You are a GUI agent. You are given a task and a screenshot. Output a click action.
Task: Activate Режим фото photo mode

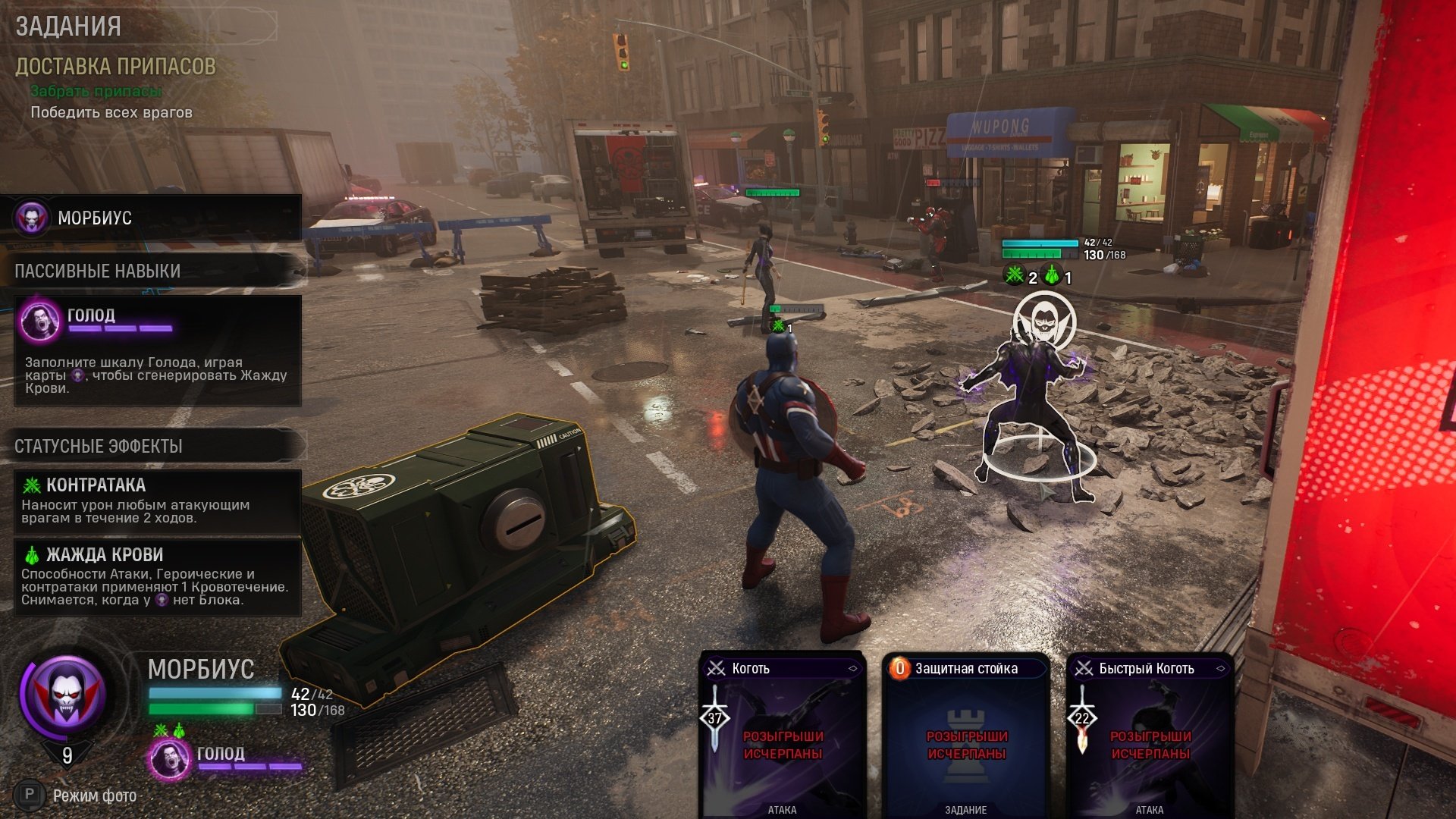tap(83, 795)
